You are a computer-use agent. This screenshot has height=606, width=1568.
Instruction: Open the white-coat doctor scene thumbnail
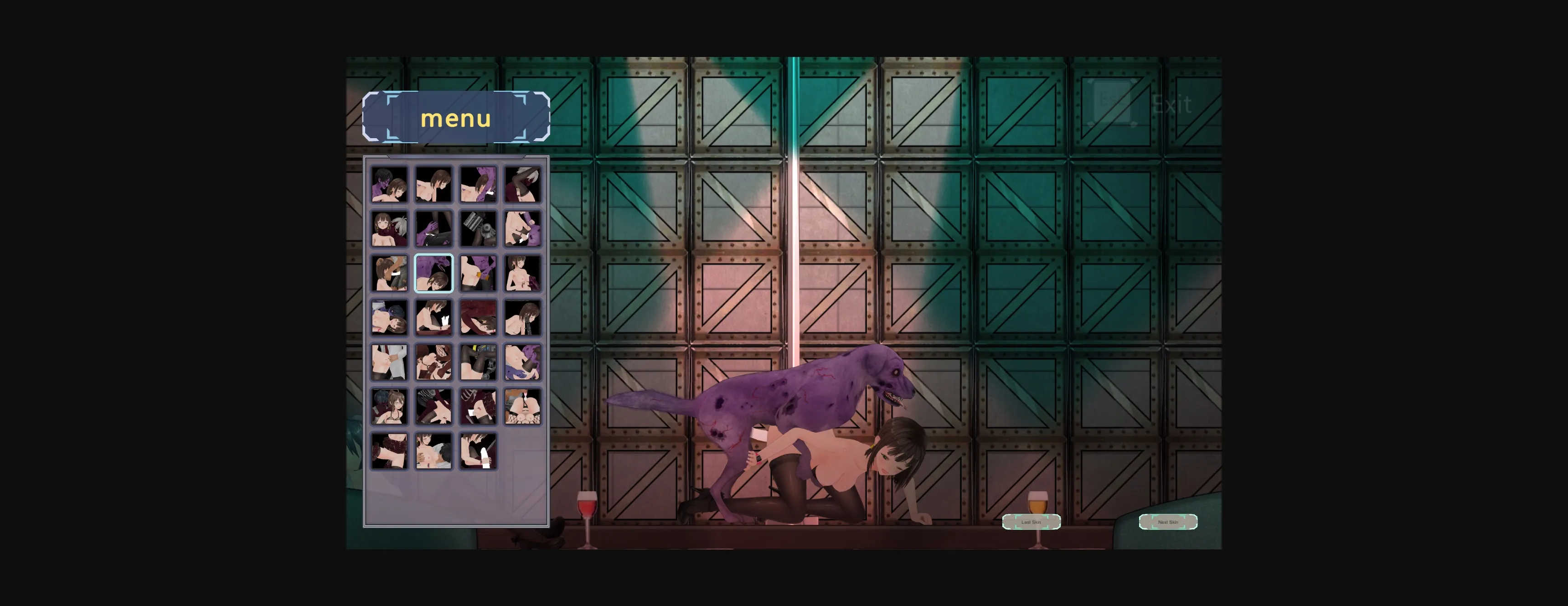coord(390,363)
